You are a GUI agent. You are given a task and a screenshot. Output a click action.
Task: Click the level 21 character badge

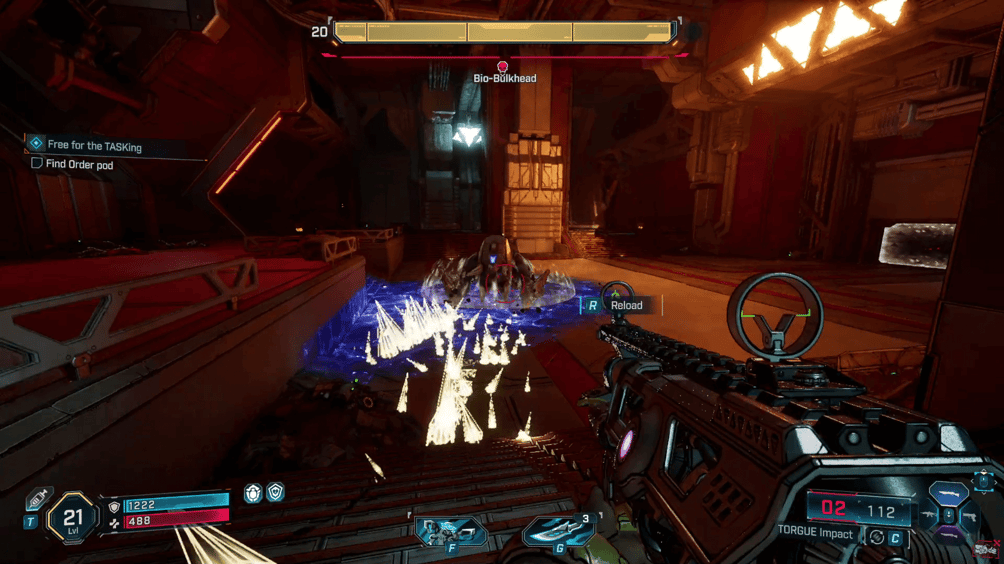[x=72, y=518]
